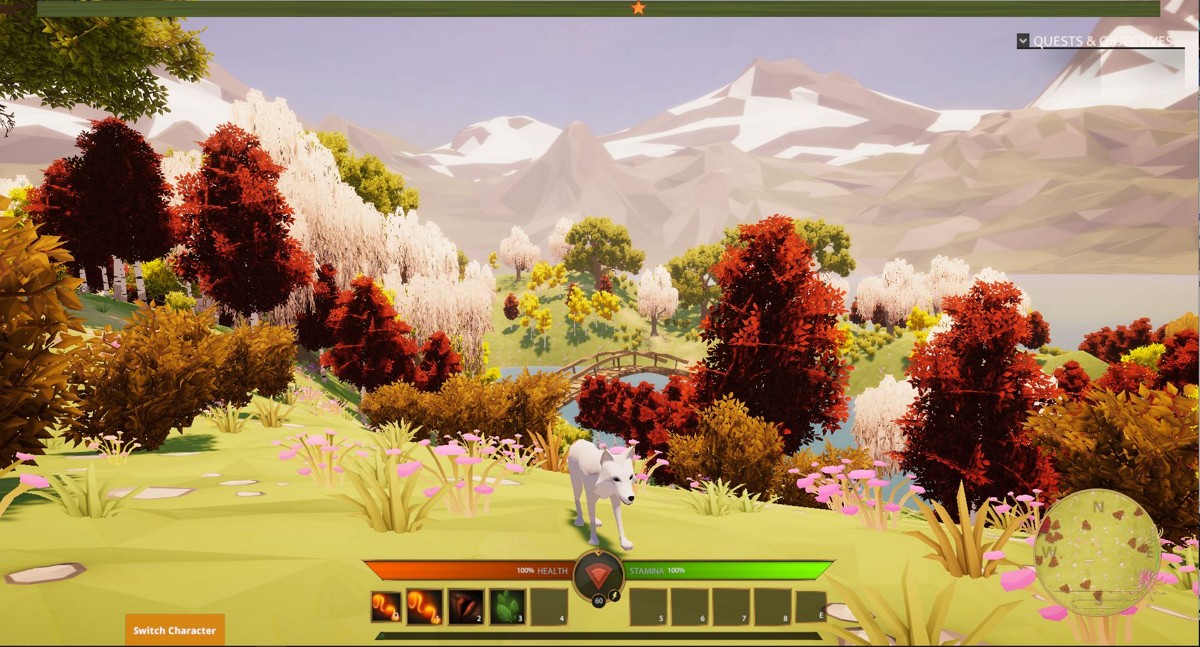
Task: Activate the fire swirl ability labeled Q
Action: tap(386, 607)
